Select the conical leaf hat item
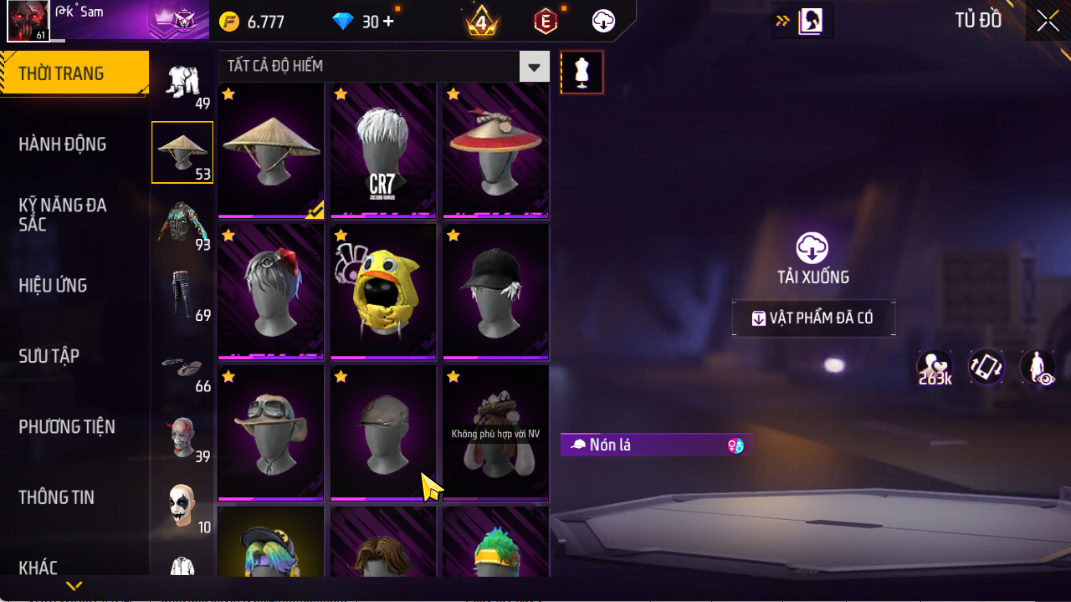 (x=270, y=150)
